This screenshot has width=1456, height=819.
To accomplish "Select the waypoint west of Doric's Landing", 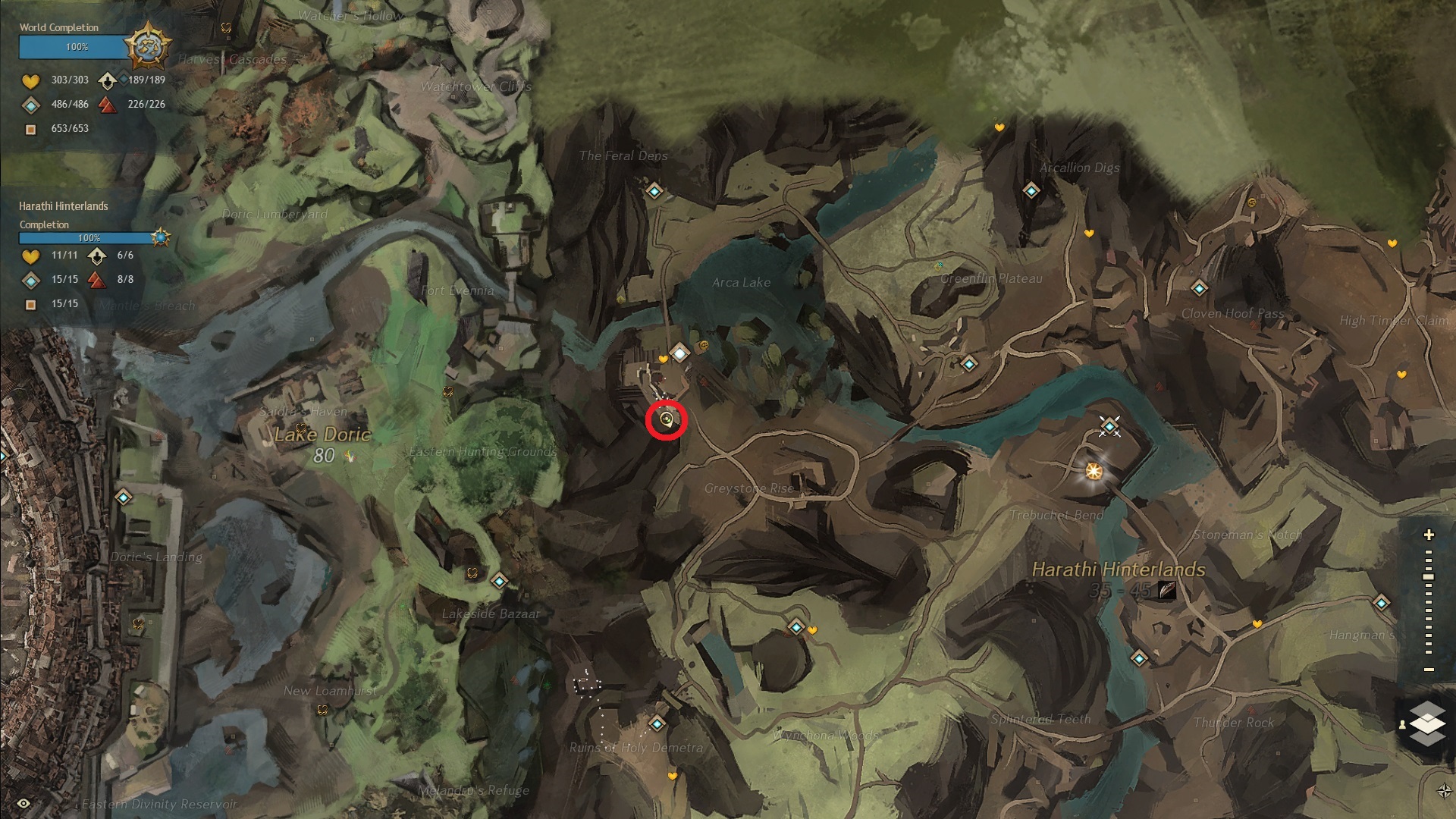I will [124, 497].
